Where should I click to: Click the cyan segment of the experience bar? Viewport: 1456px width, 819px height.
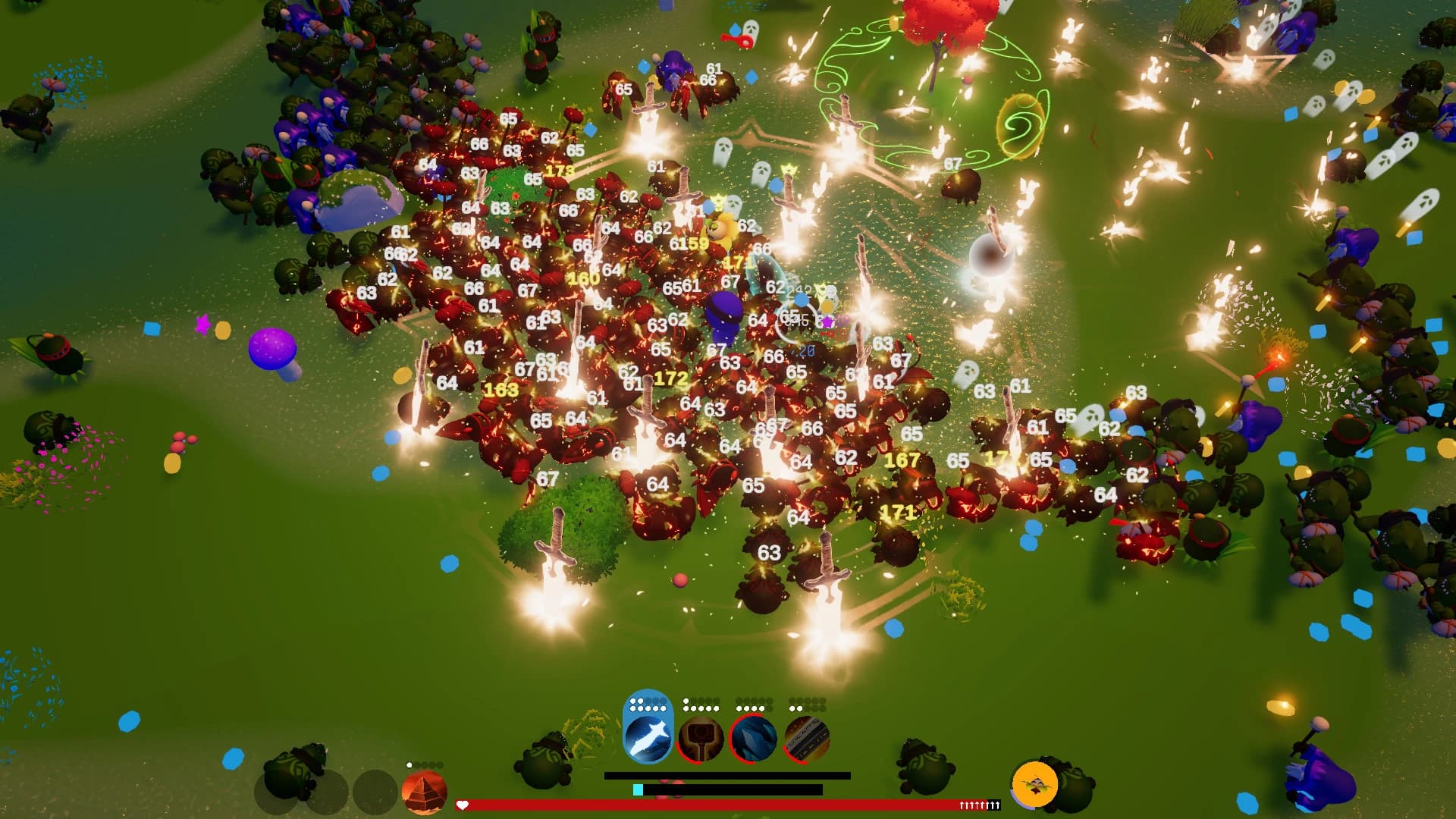click(x=638, y=790)
